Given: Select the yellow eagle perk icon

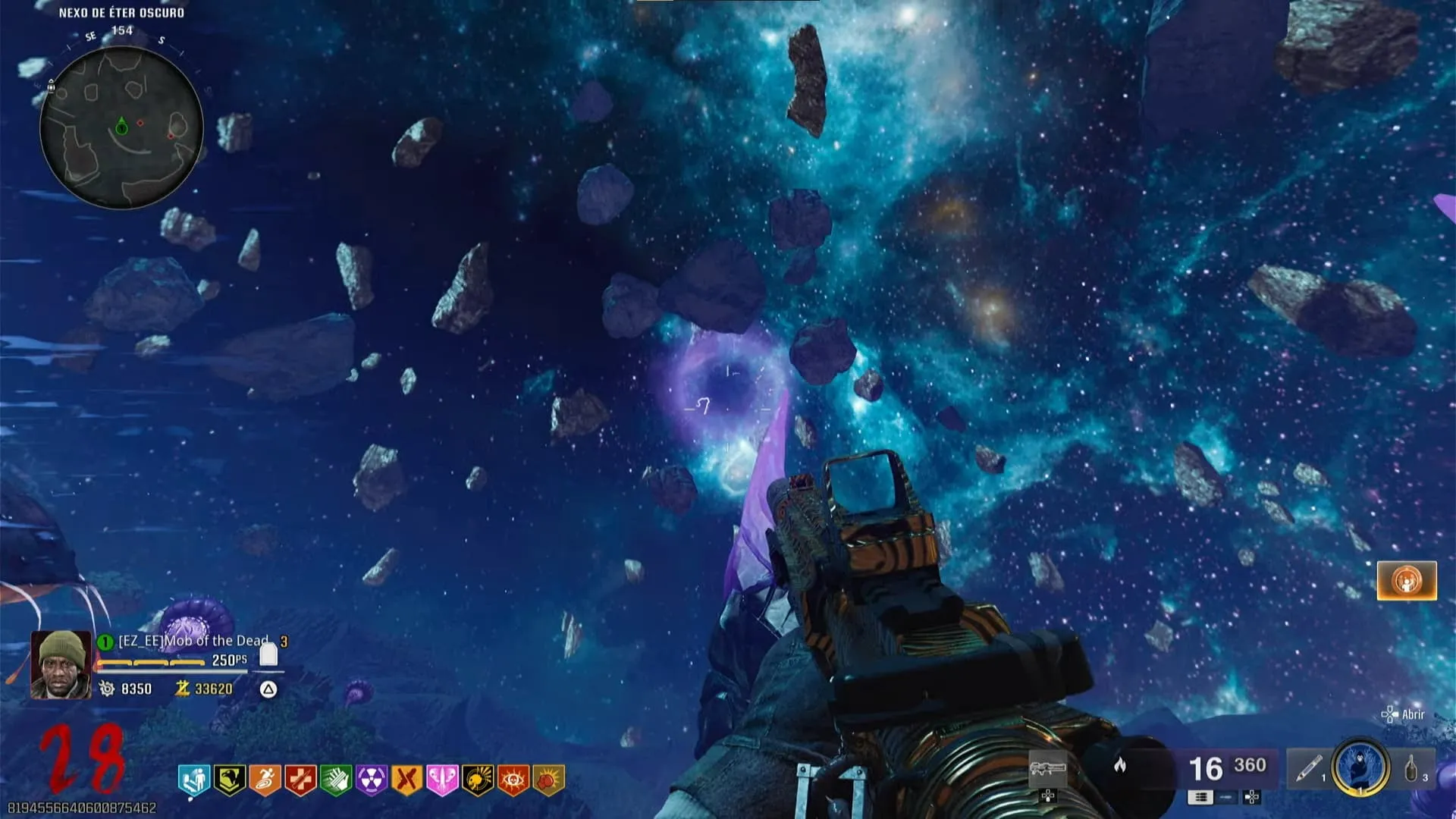Looking at the screenshot, I should click(x=229, y=780).
